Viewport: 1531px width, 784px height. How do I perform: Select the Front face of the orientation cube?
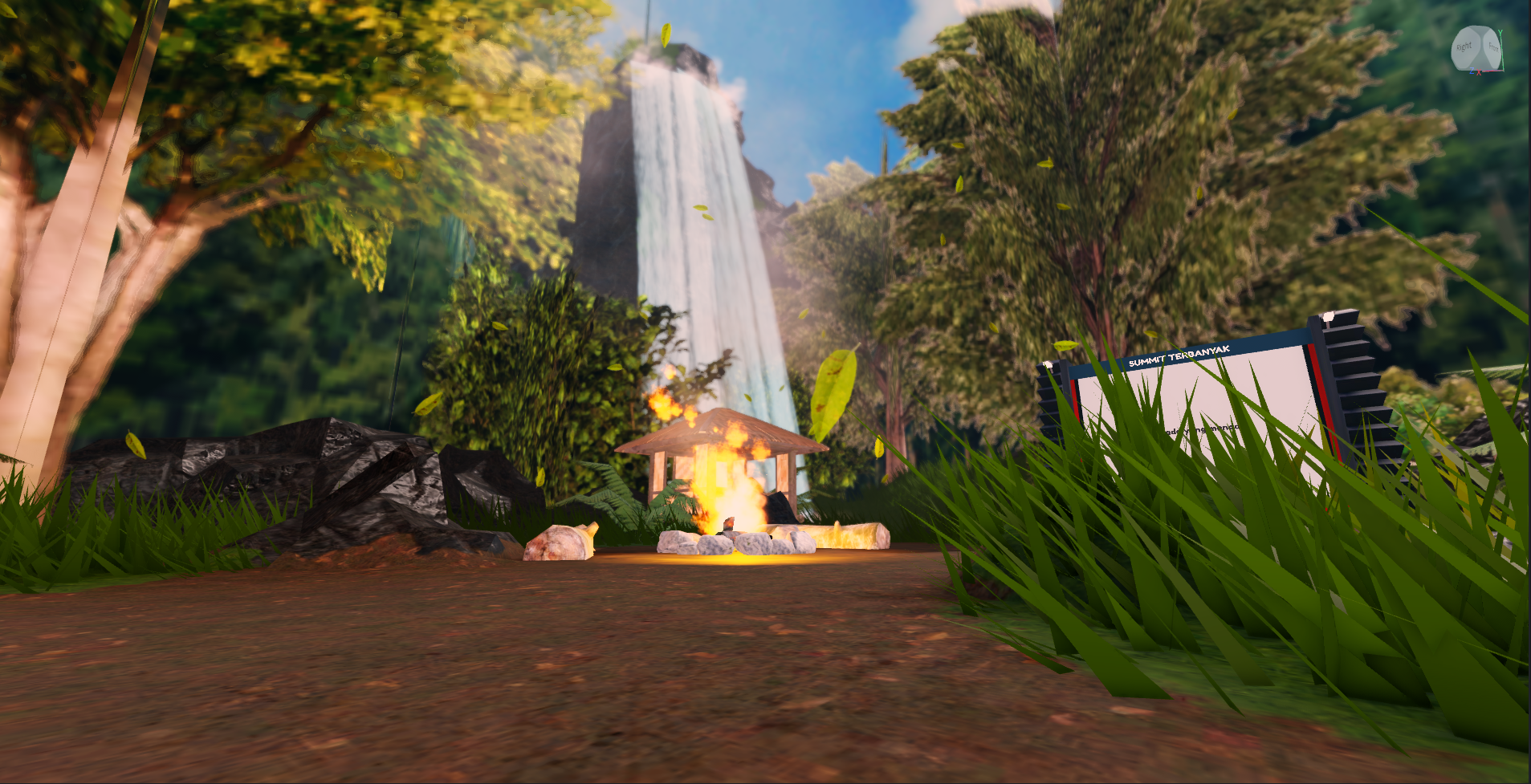1492,47
